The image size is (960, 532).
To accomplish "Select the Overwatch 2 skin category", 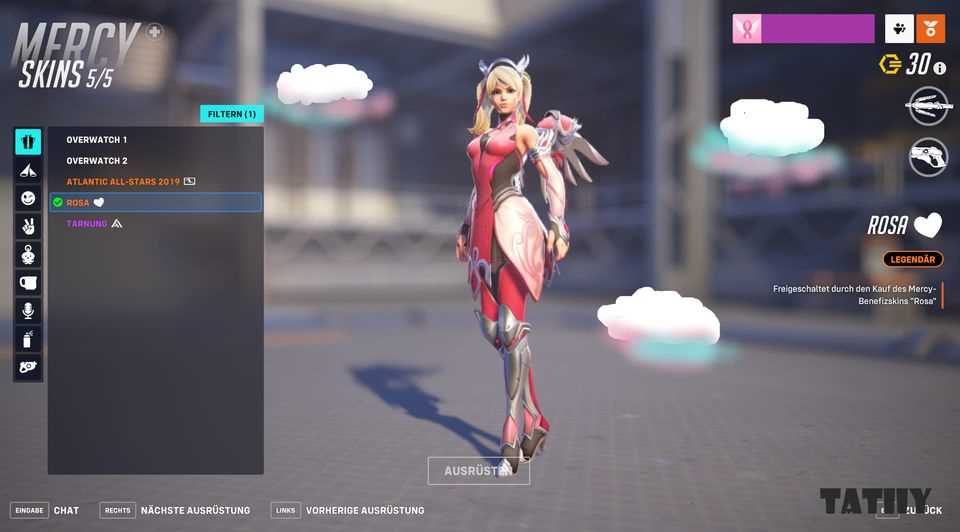I will point(97,161).
